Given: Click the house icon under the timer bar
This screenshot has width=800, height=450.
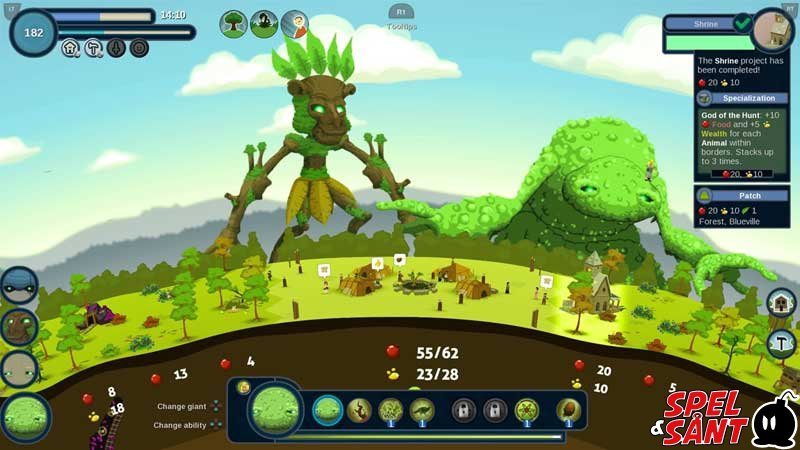Looking at the screenshot, I should pyautogui.click(x=71, y=47).
